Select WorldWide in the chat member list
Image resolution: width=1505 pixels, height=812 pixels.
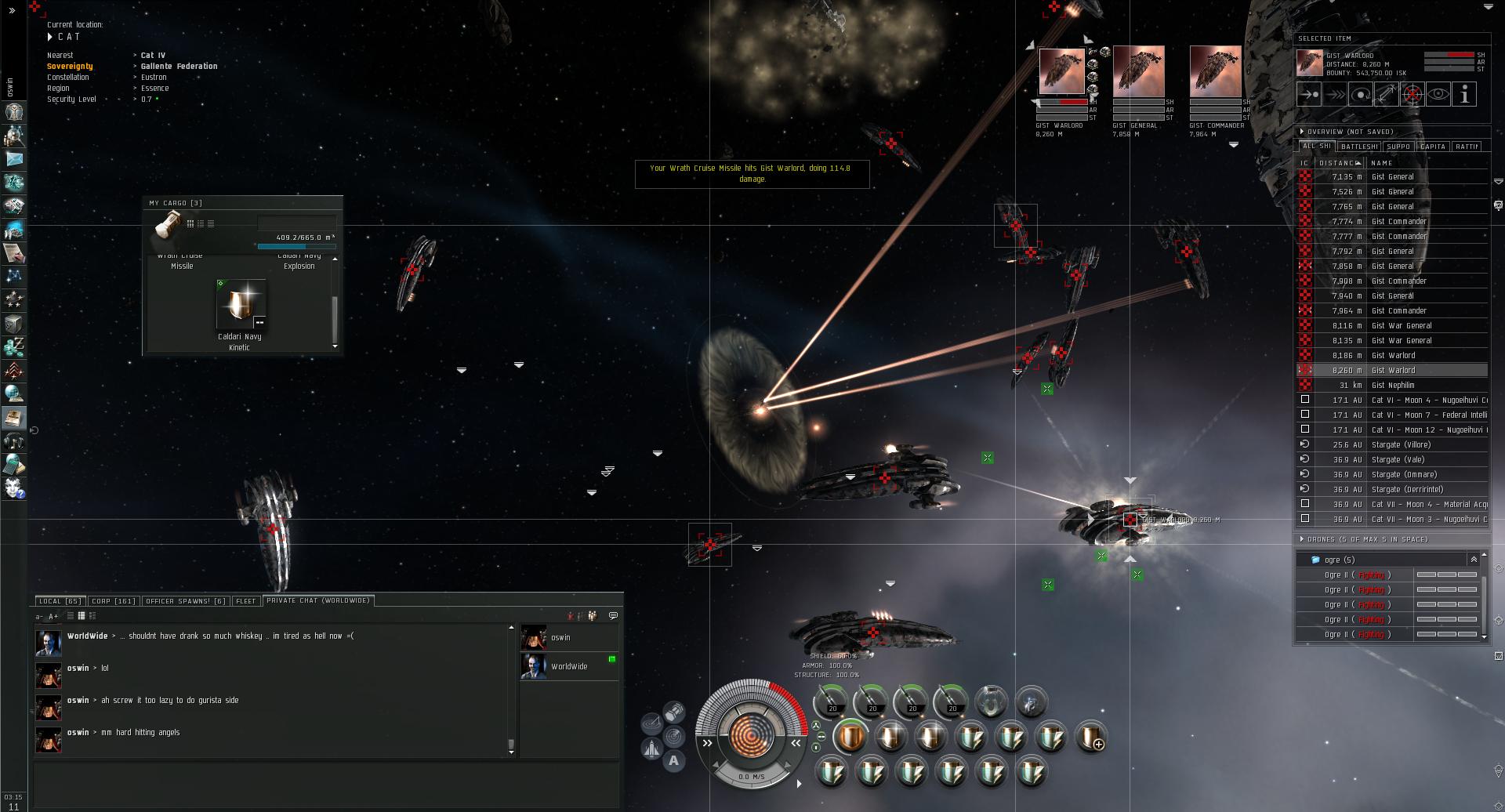click(568, 666)
